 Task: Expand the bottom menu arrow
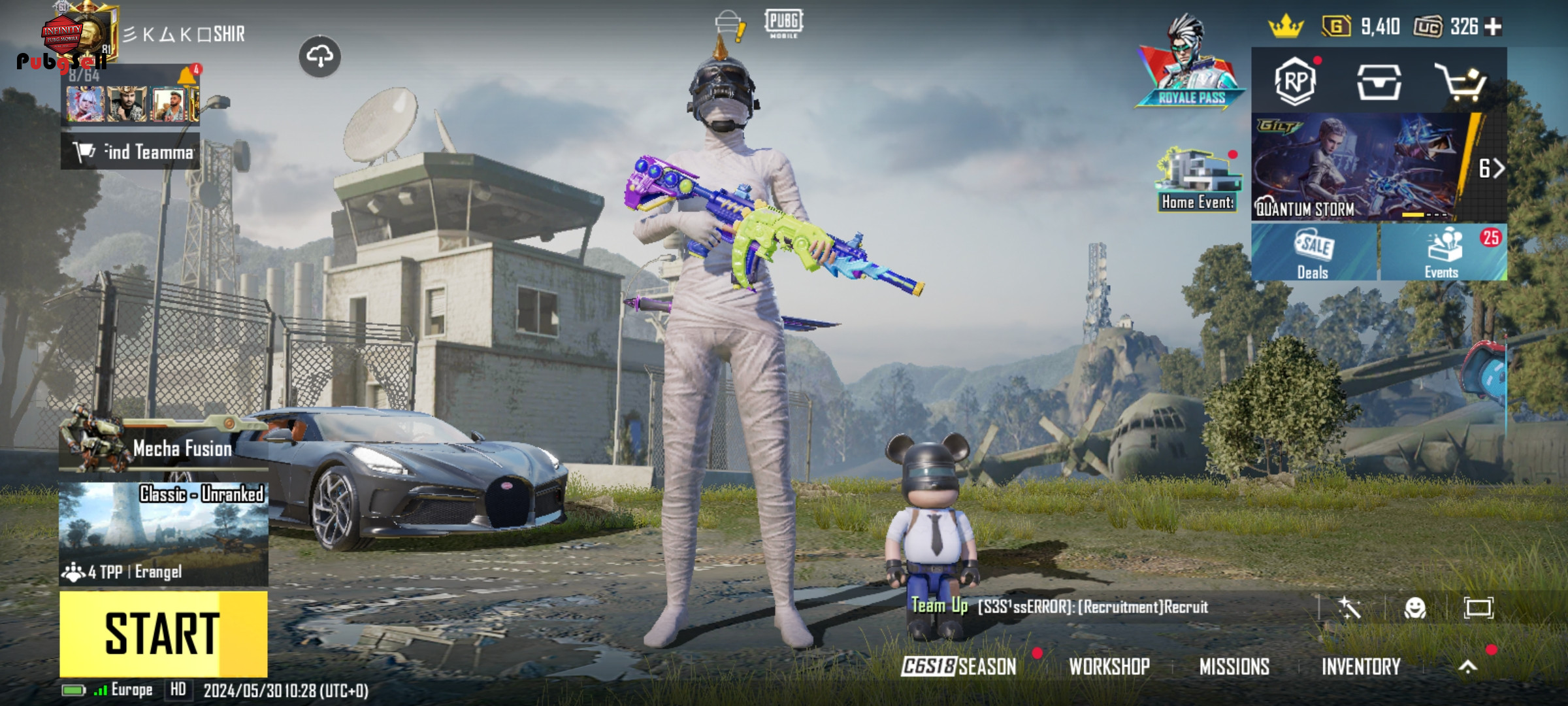click(1468, 666)
